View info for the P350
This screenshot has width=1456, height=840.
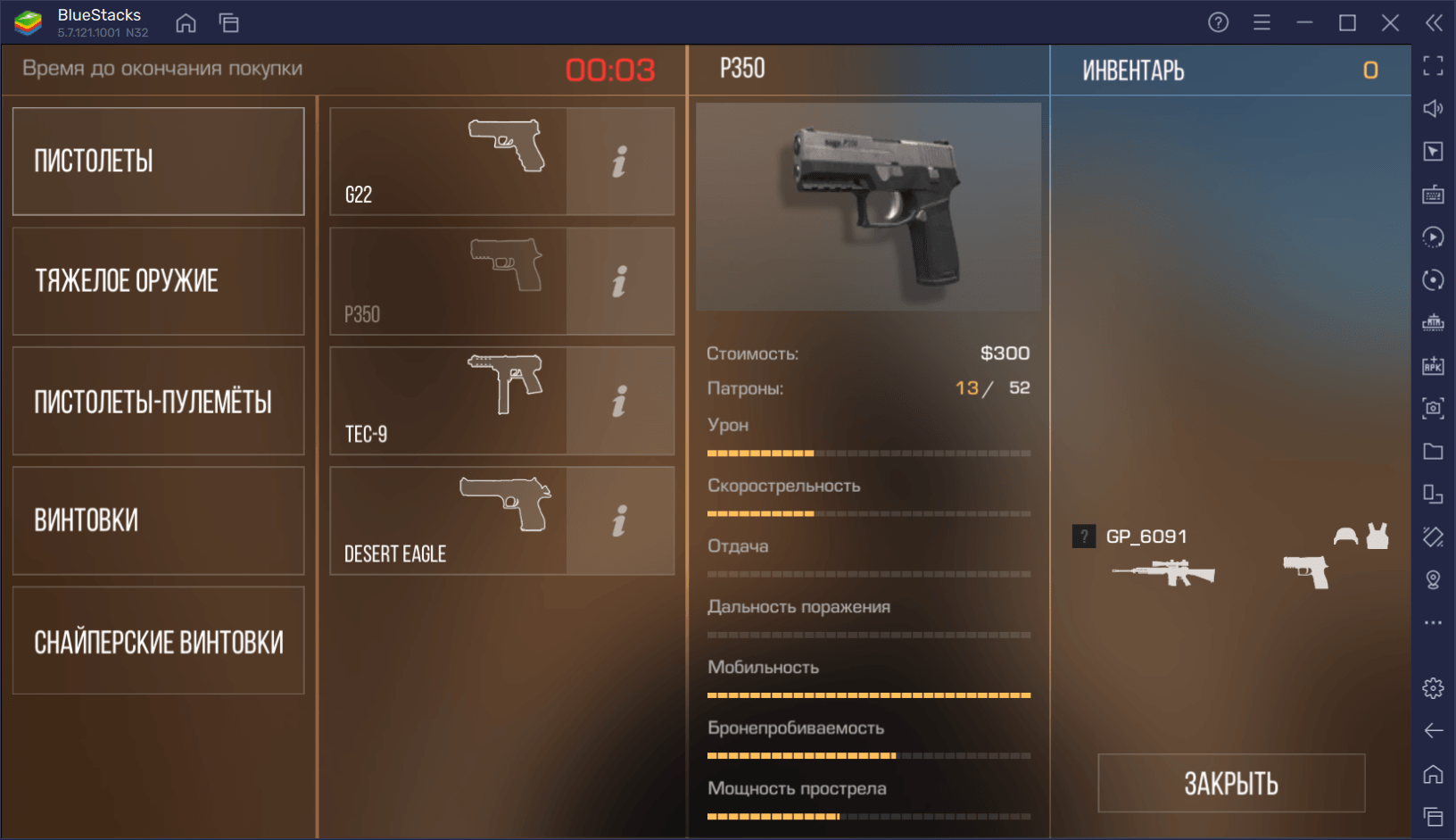pyautogui.click(x=620, y=281)
